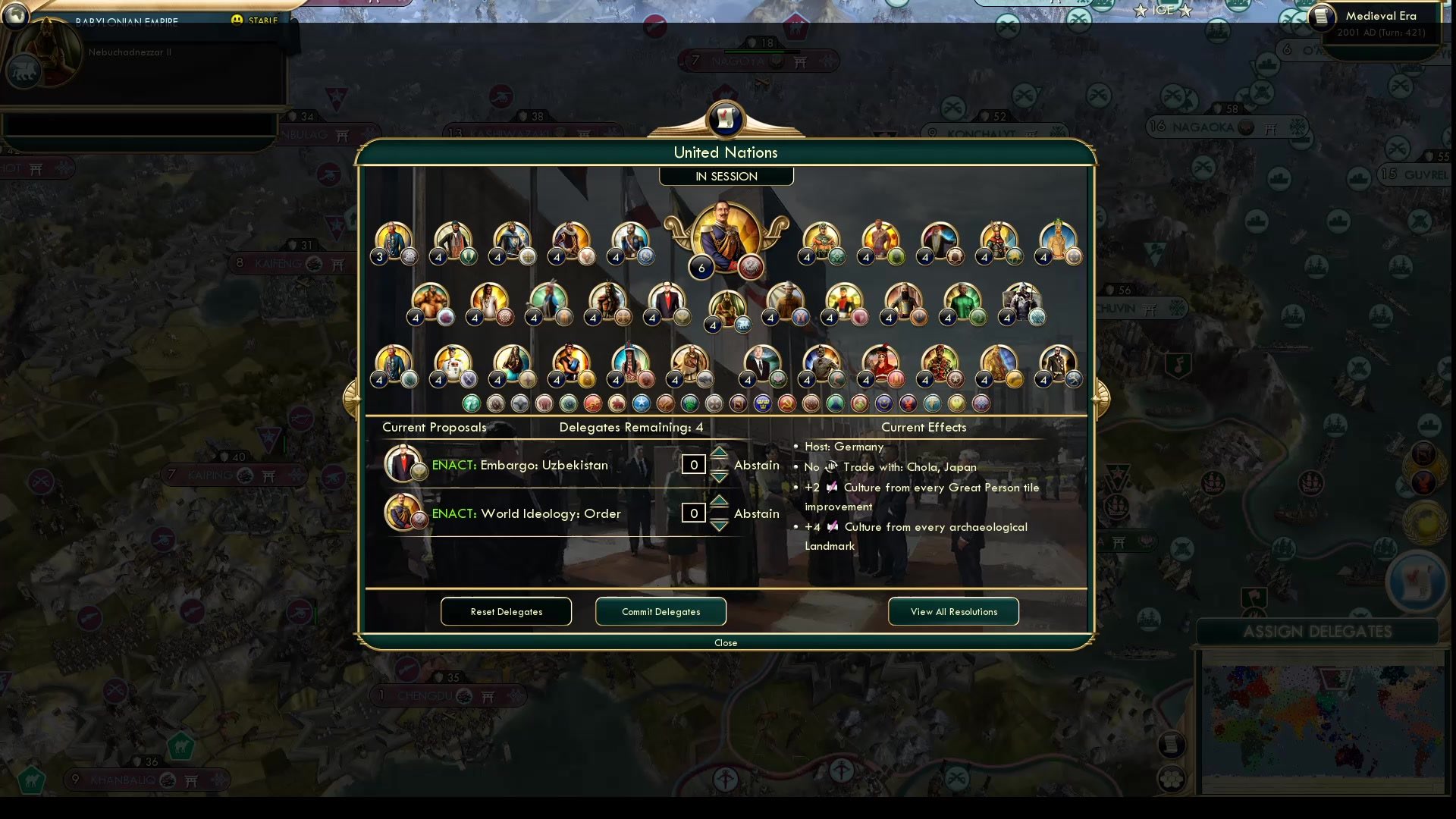Open View All Resolutions
The image size is (1456, 819).
click(953, 611)
